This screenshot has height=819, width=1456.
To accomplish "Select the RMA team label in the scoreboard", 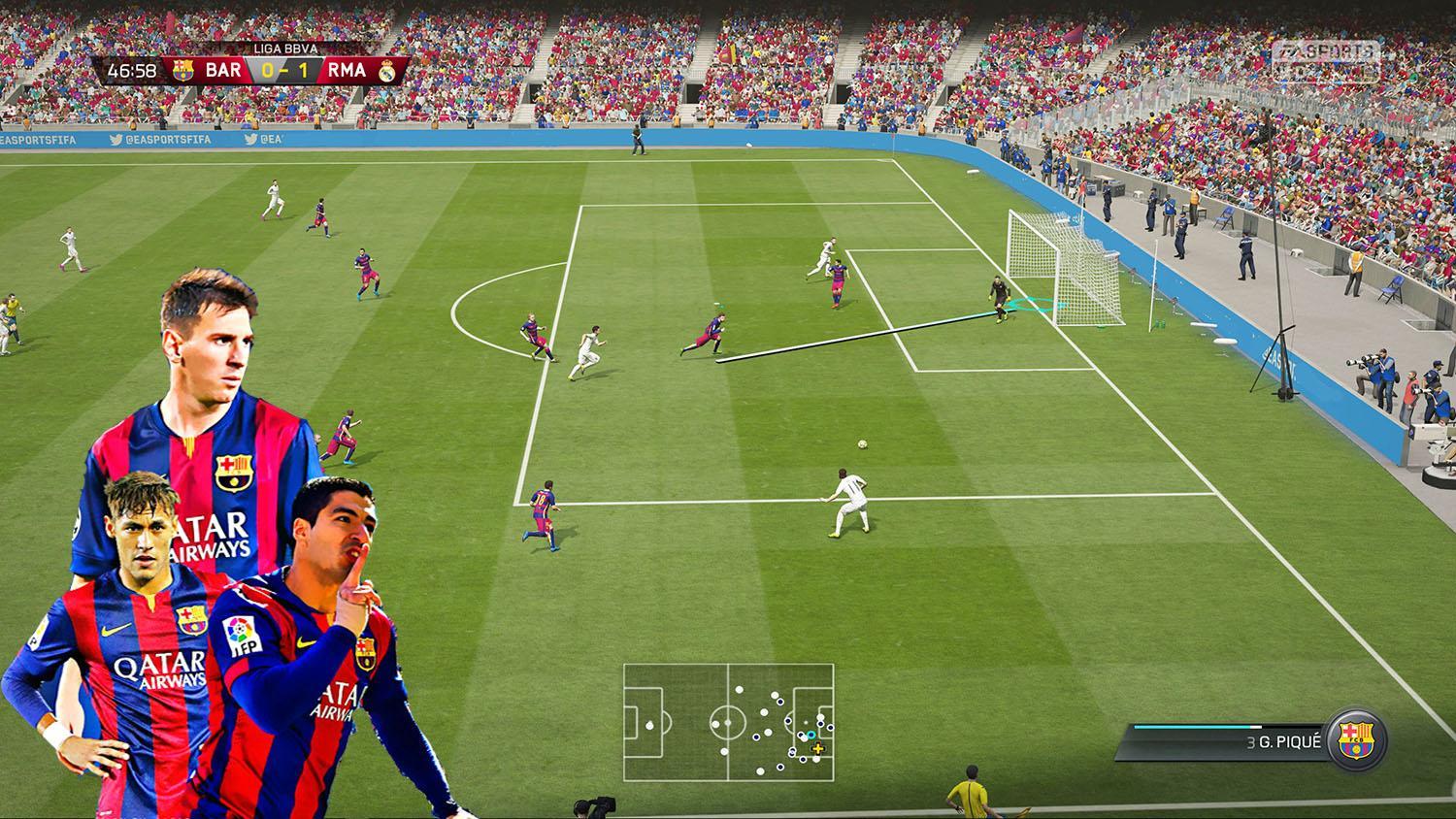I will point(345,70).
